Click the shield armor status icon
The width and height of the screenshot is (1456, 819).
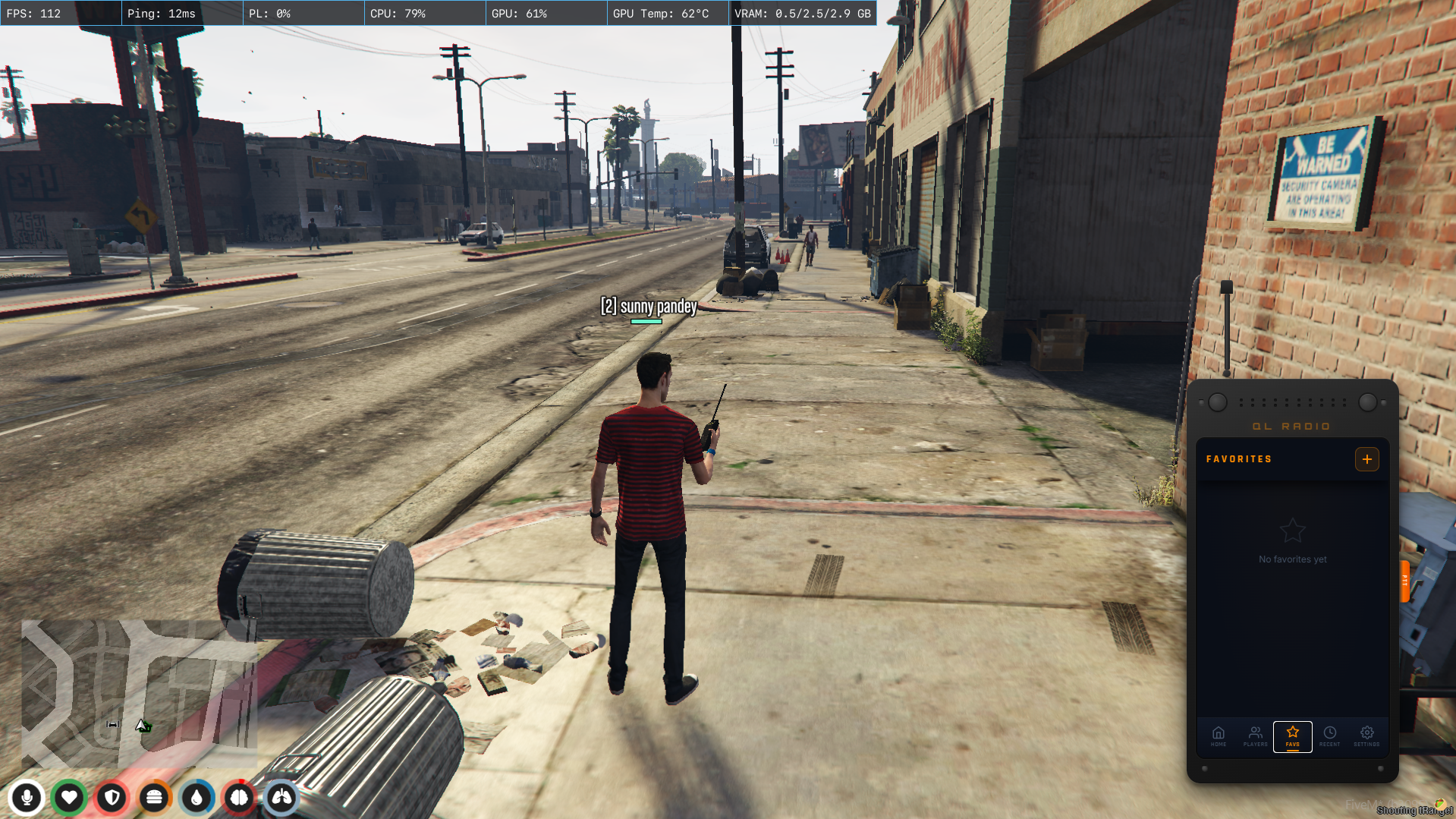click(112, 798)
